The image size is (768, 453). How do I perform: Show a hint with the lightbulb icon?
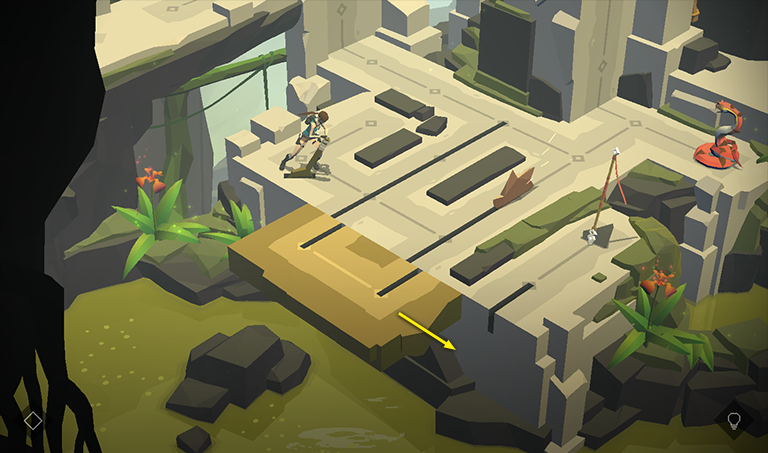click(x=734, y=420)
